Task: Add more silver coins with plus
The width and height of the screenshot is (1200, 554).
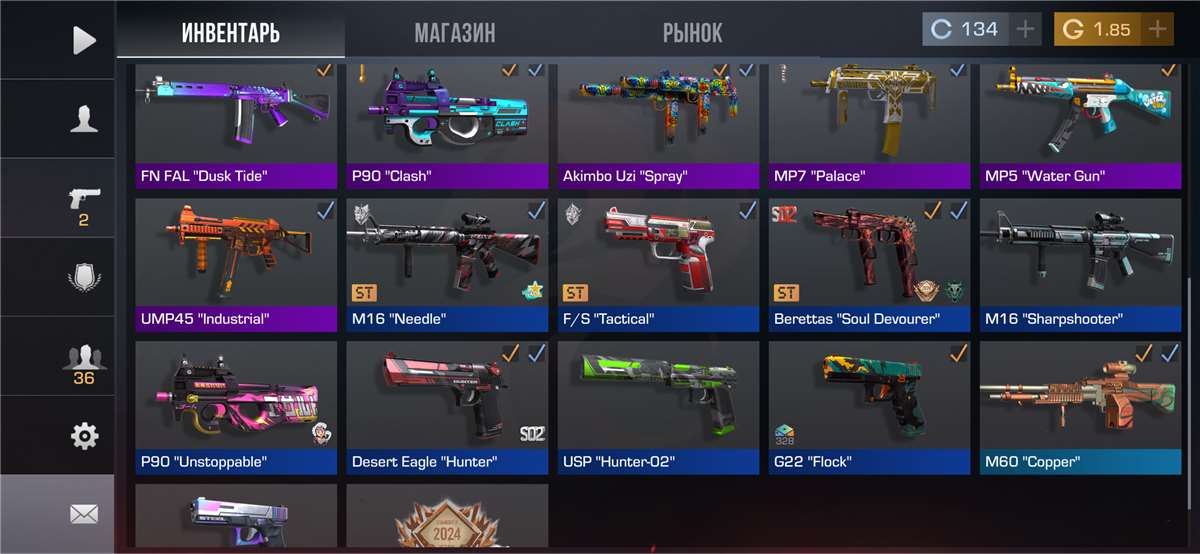Action: 1025,29
